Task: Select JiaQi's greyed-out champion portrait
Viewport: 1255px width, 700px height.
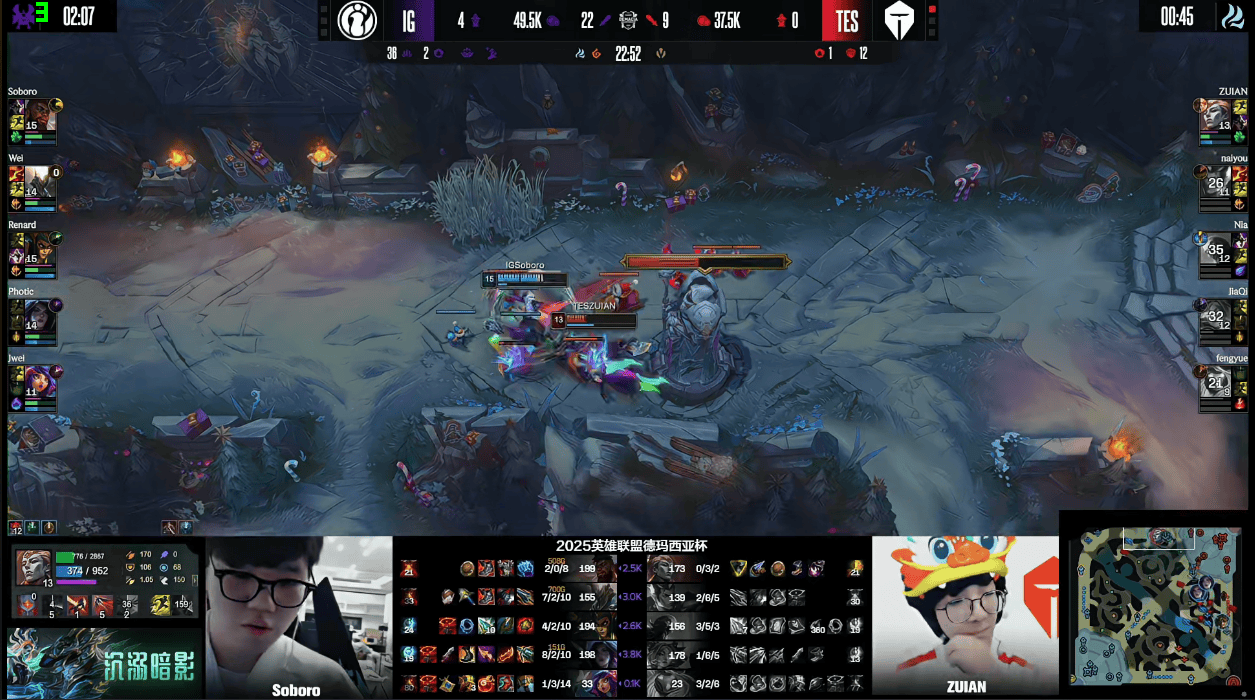Action: [x=1215, y=314]
